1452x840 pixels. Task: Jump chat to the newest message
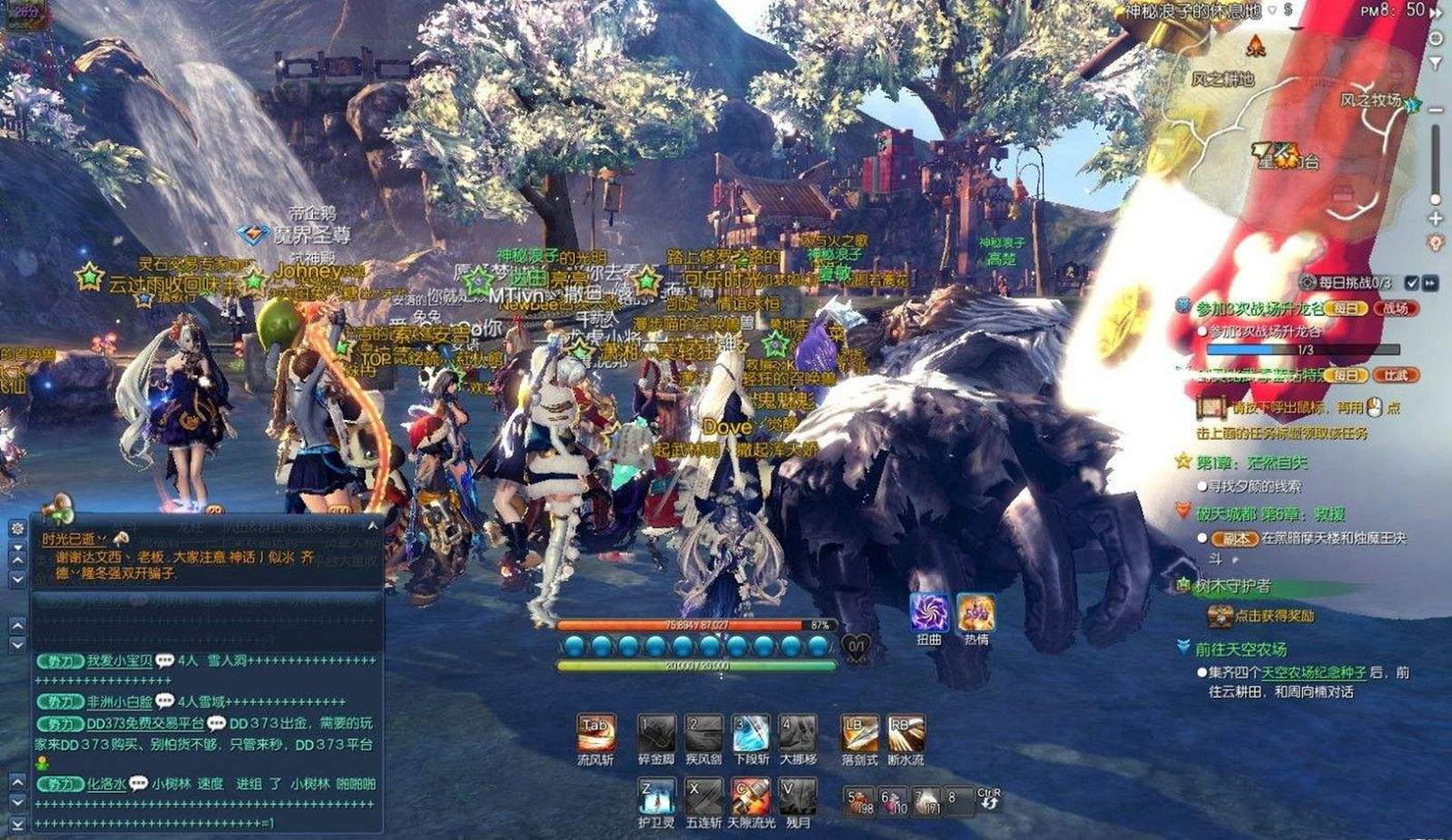16,824
